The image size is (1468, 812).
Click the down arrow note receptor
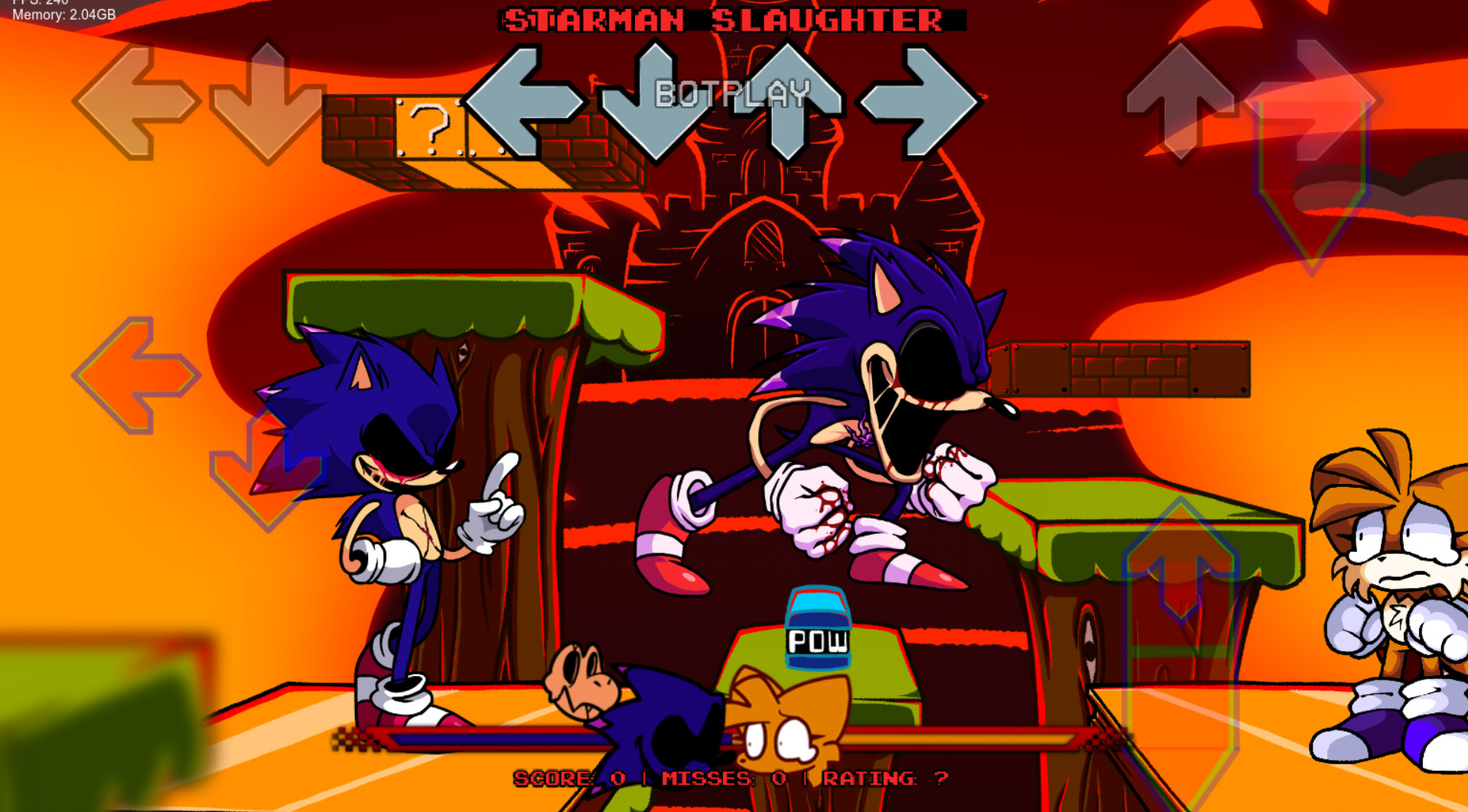click(x=654, y=103)
